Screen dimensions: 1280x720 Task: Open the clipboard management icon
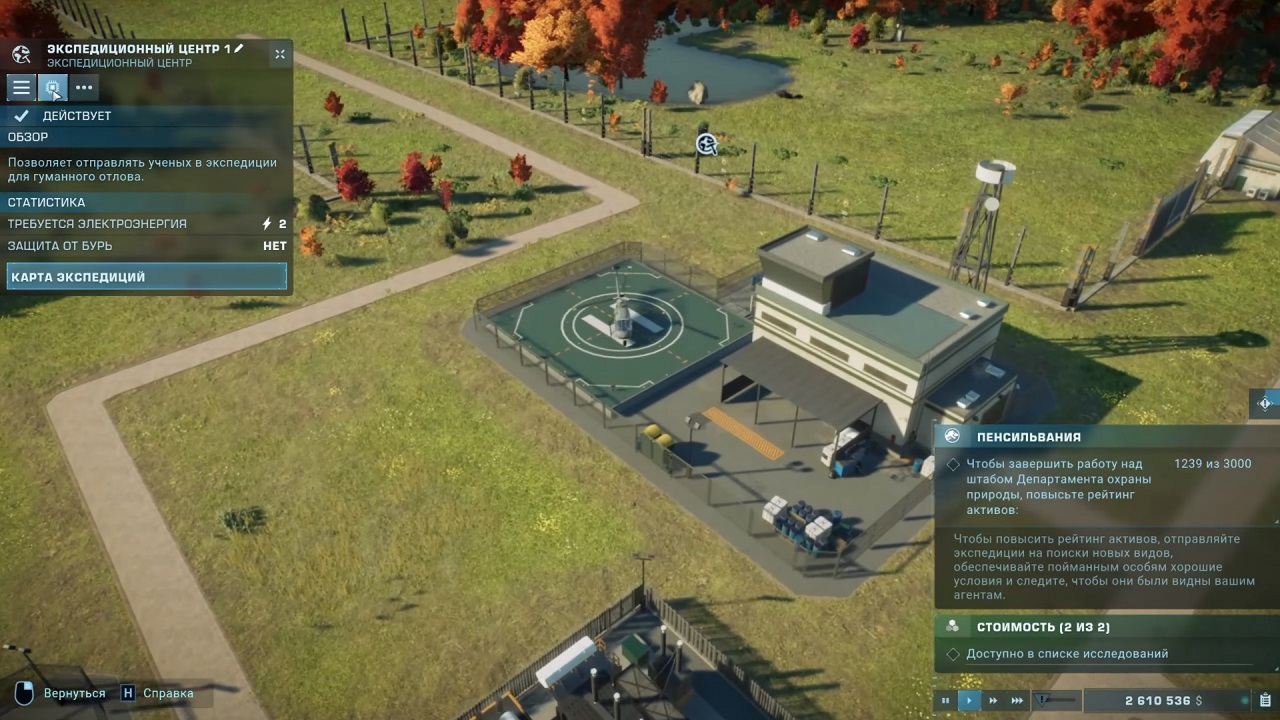tap(1265, 700)
